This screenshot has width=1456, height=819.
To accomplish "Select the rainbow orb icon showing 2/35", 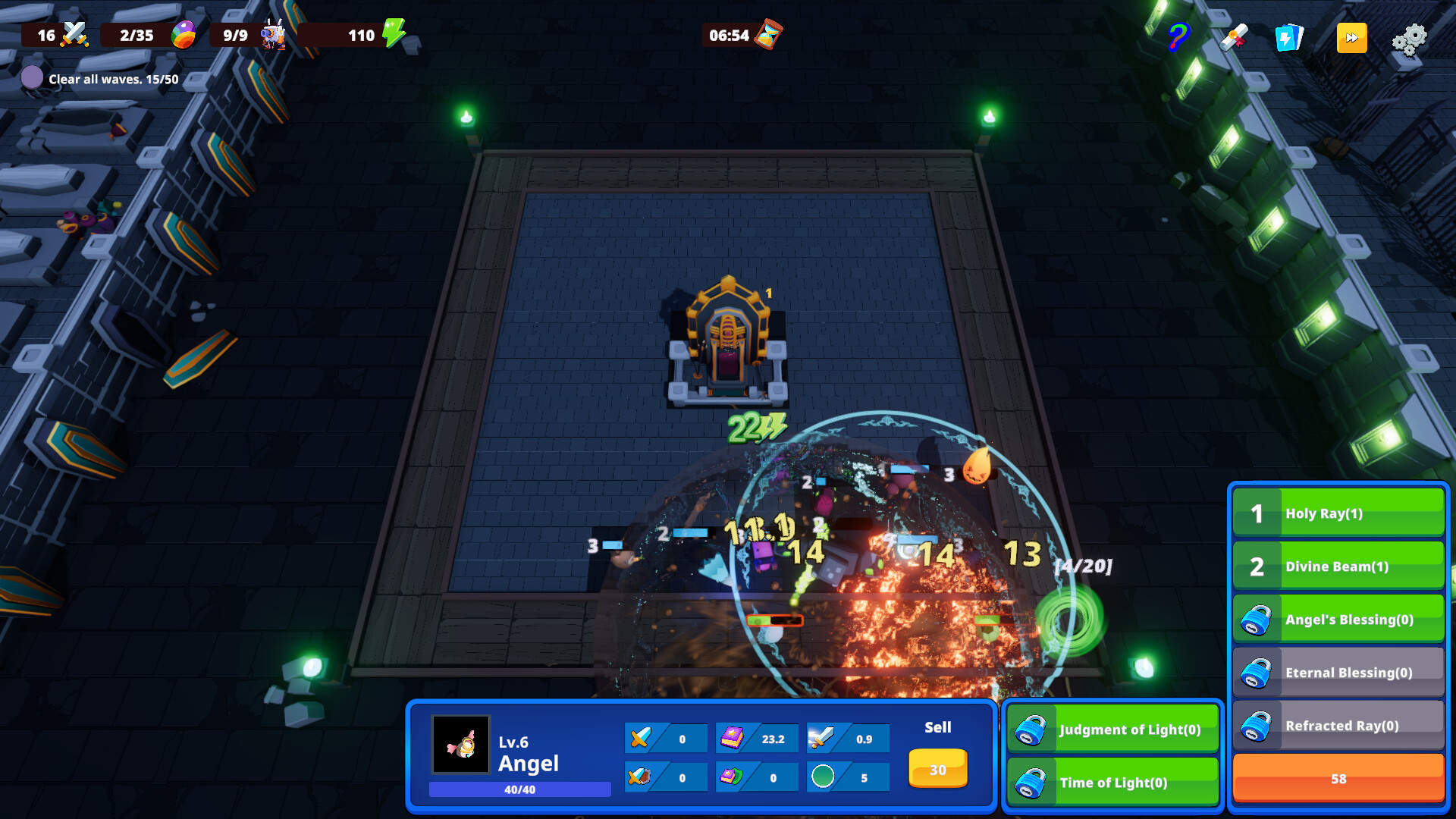I will (182, 33).
